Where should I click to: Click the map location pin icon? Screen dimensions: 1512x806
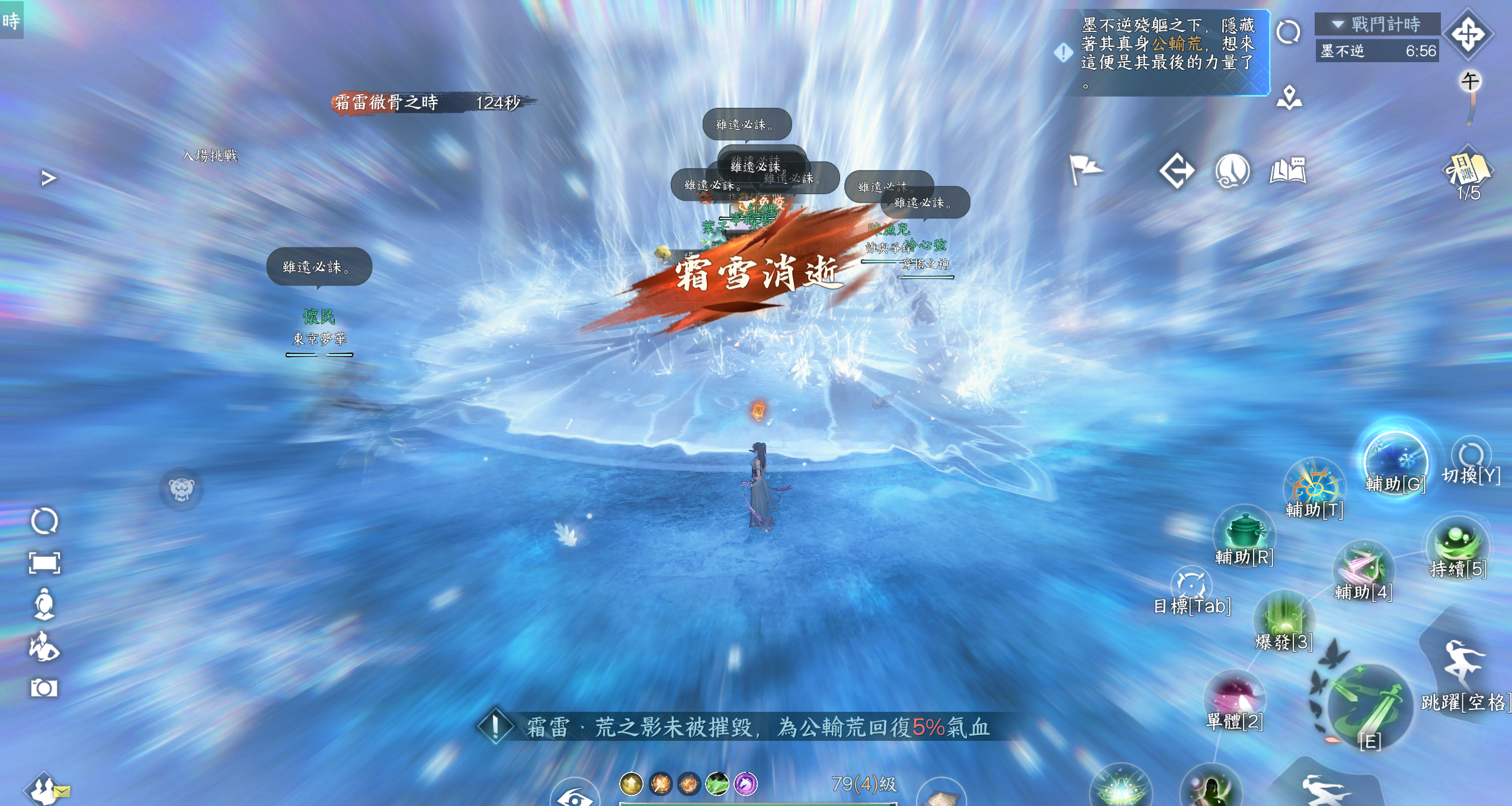click(x=1289, y=98)
